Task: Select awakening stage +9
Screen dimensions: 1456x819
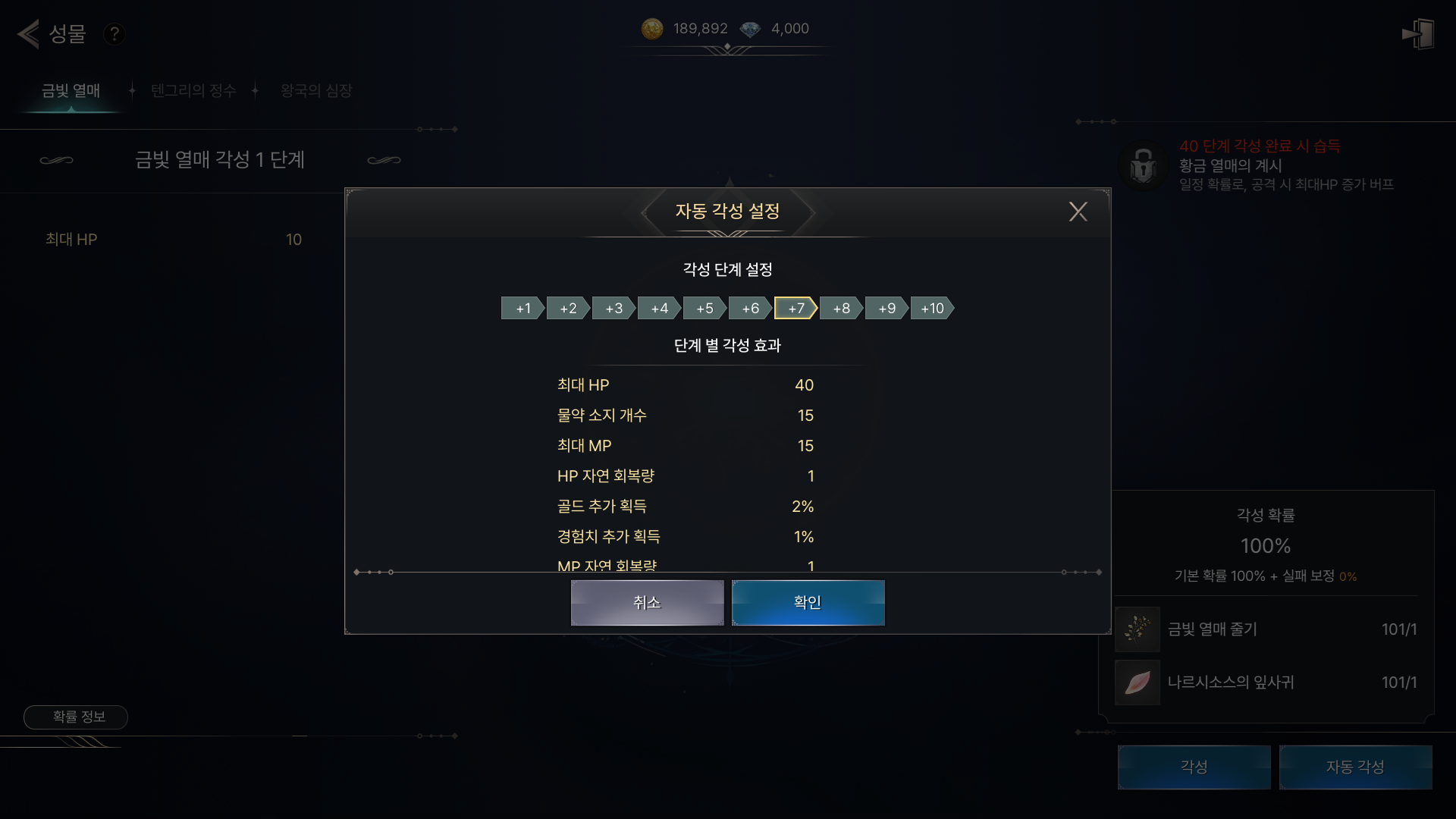Action: [886, 309]
